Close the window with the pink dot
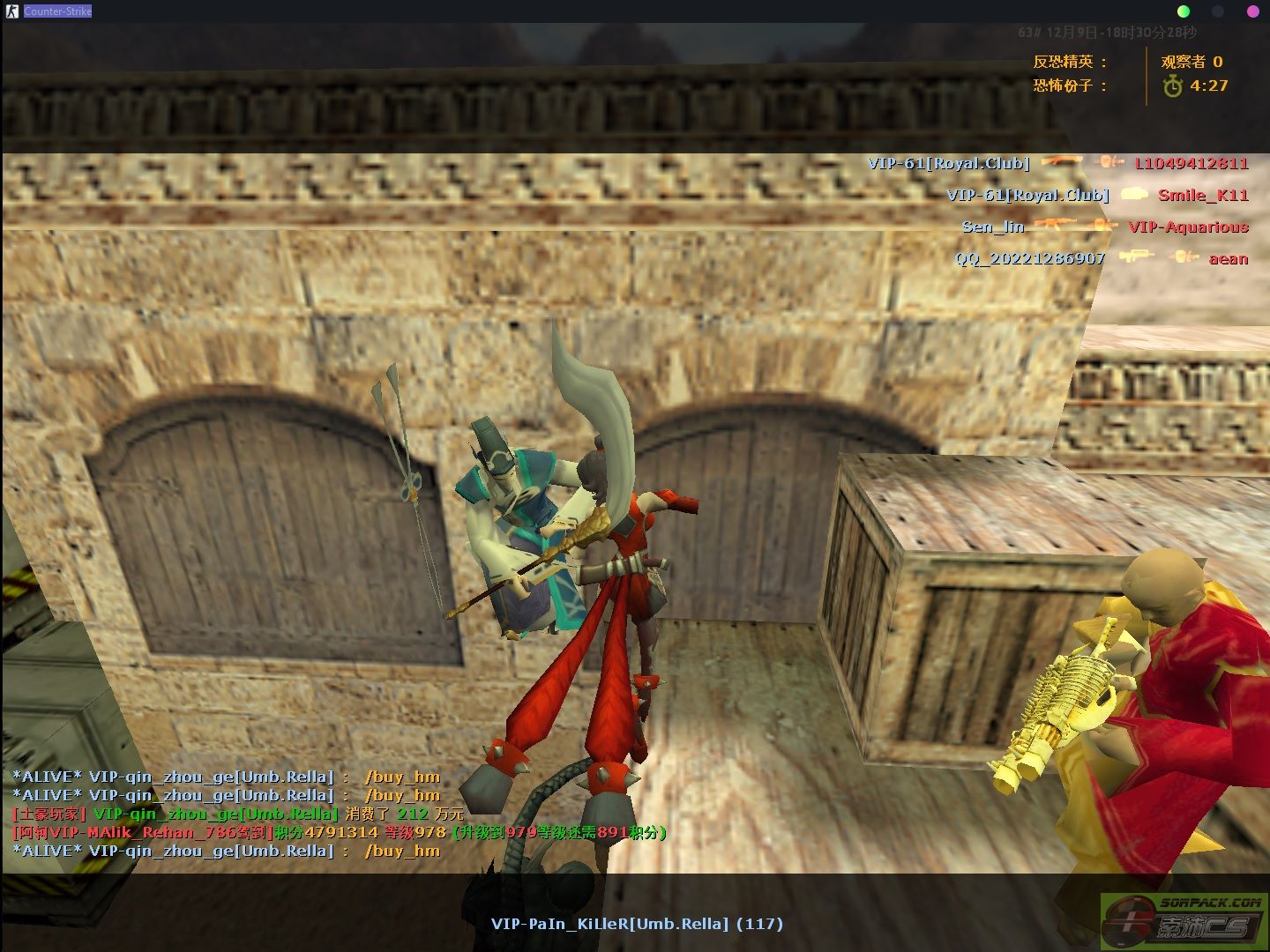This screenshot has height=952, width=1270. coord(1252,11)
